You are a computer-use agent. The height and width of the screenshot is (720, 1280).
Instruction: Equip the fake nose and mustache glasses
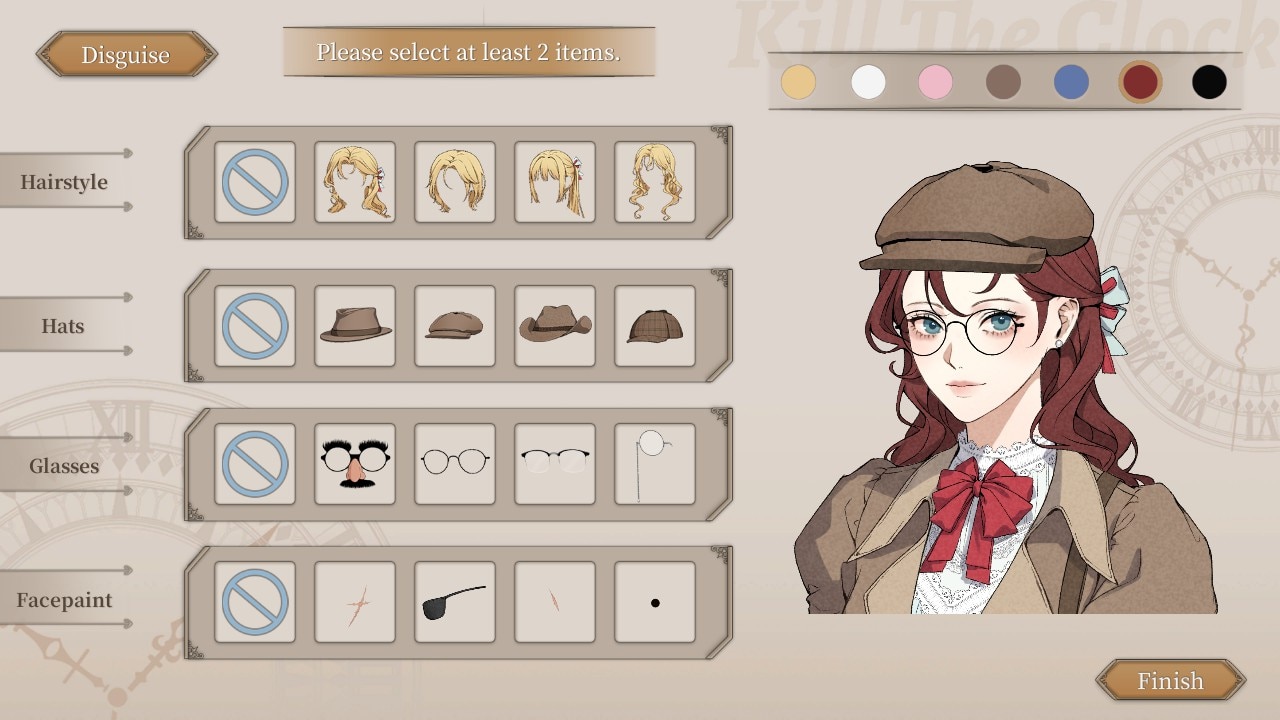pyautogui.click(x=355, y=464)
